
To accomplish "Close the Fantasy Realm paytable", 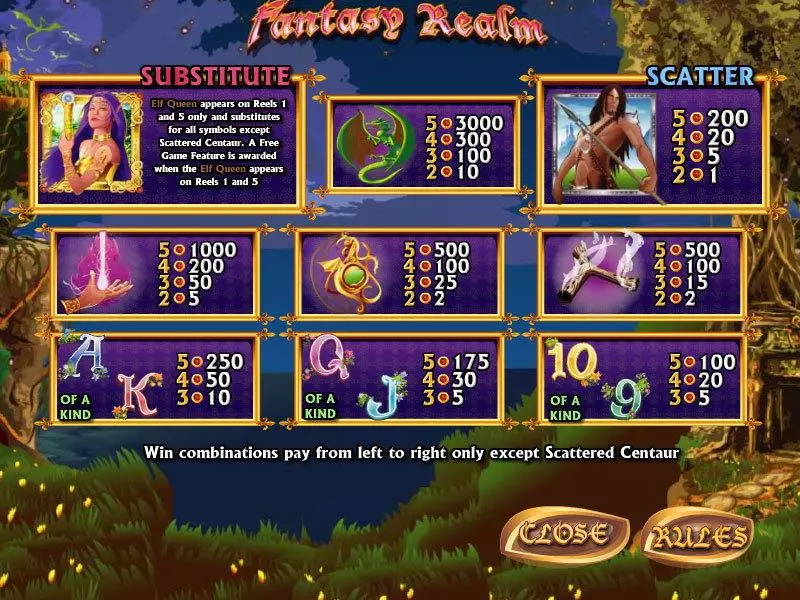I will coord(564,533).
